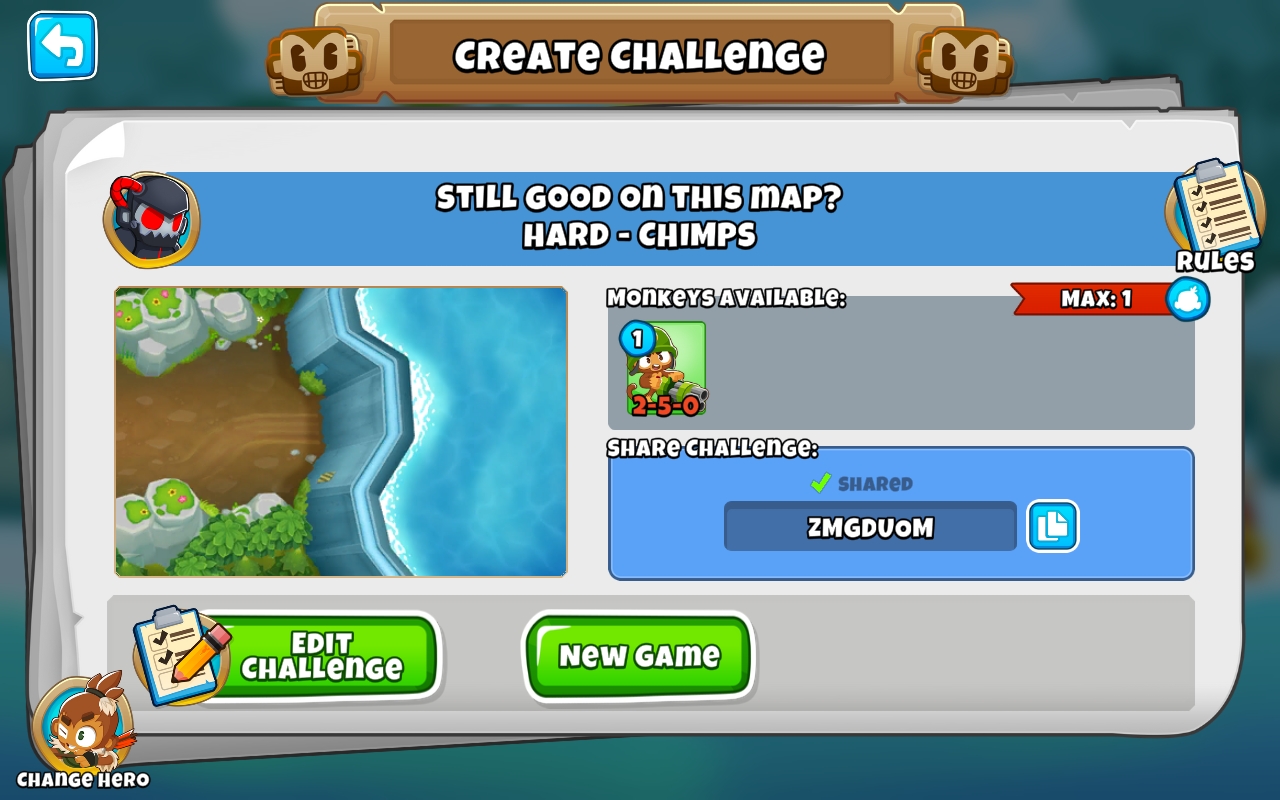The width and height of the screenshot is (1280, 800).
Task: Click the bloon icon beside MAX: 1
Action: tap(1186, 300)
